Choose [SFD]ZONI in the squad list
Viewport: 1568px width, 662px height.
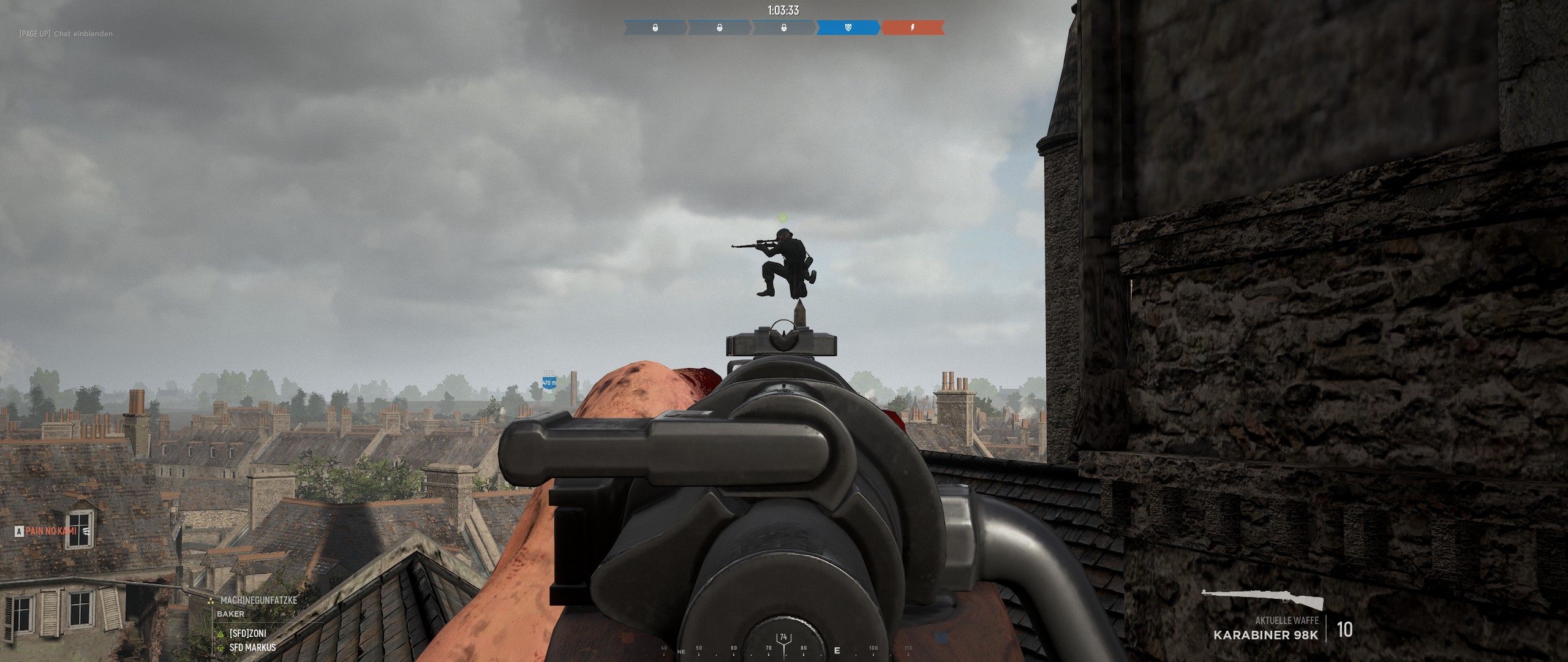[247, 633]
